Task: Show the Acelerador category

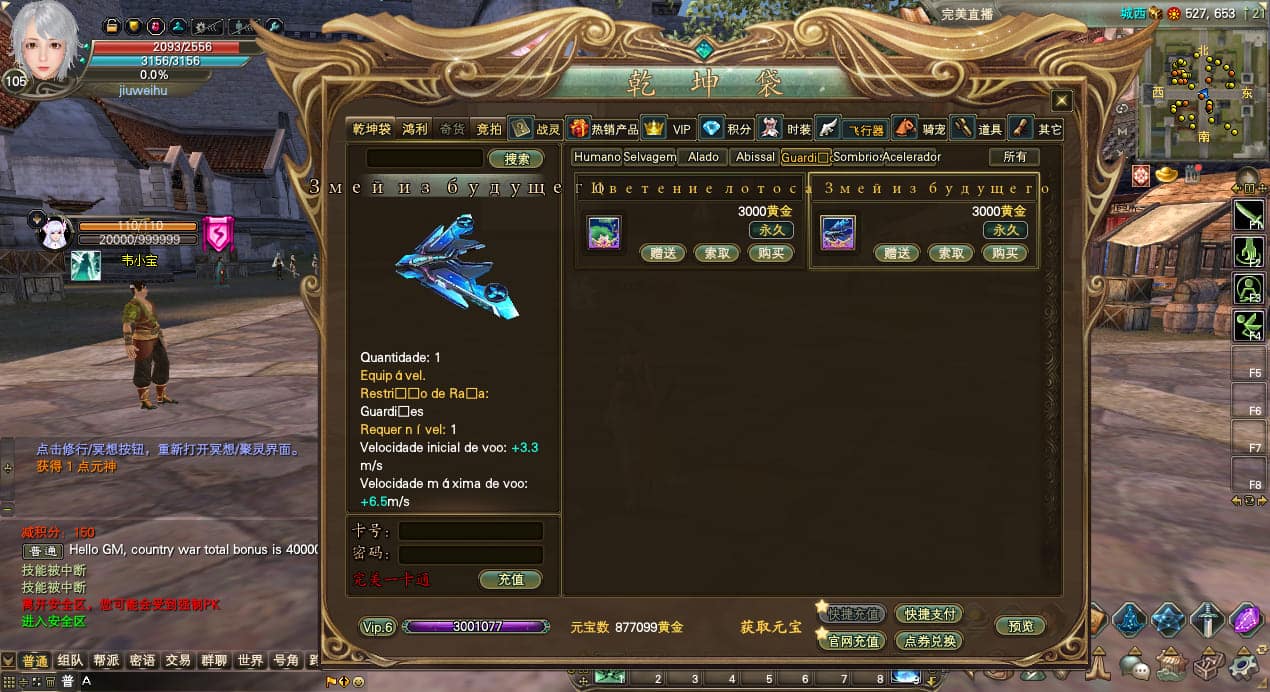Action: (x=911, y=157)
